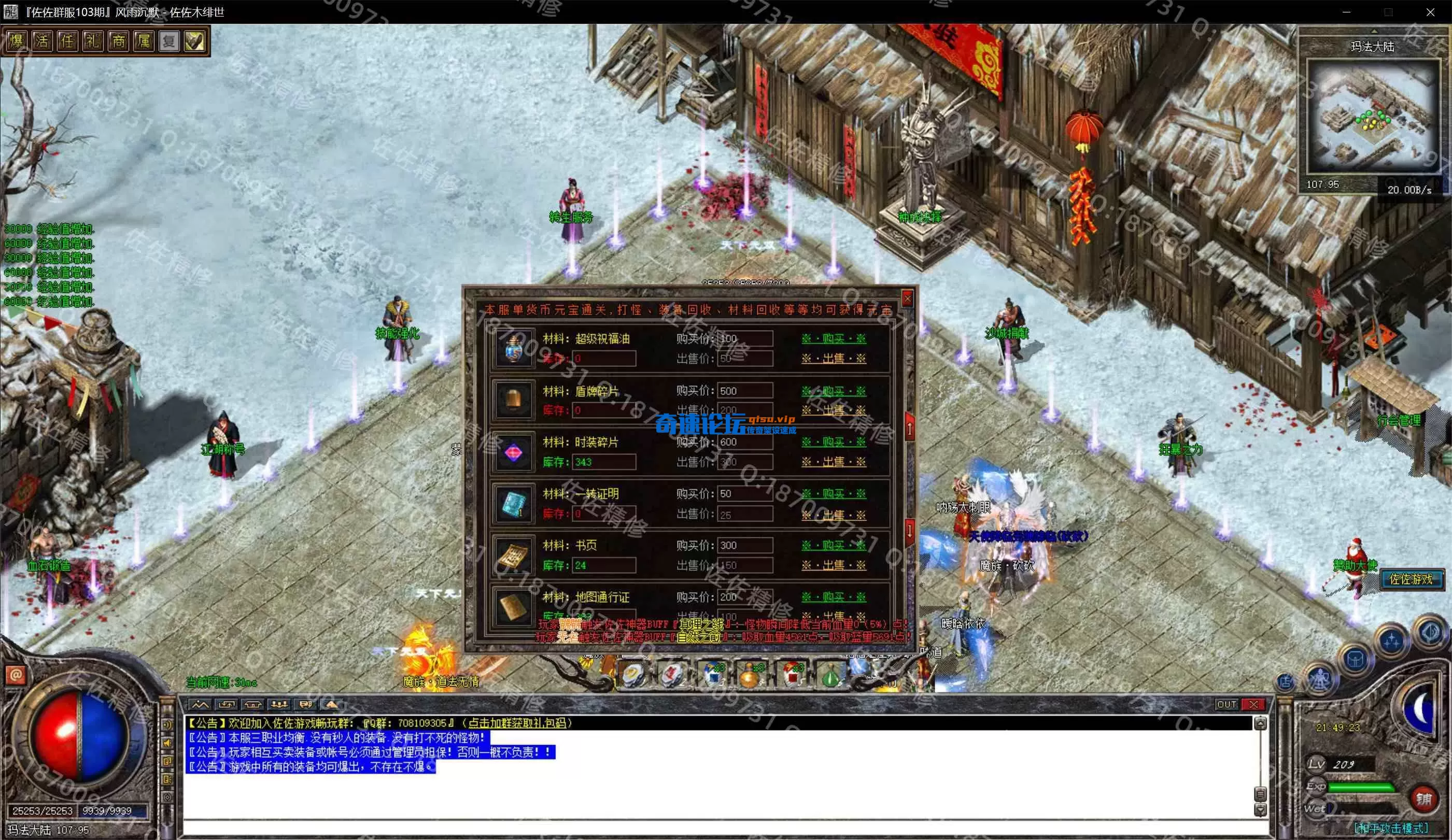Select the guild chat tab icon
The image size is (1452, 840).
click(254, 704)
